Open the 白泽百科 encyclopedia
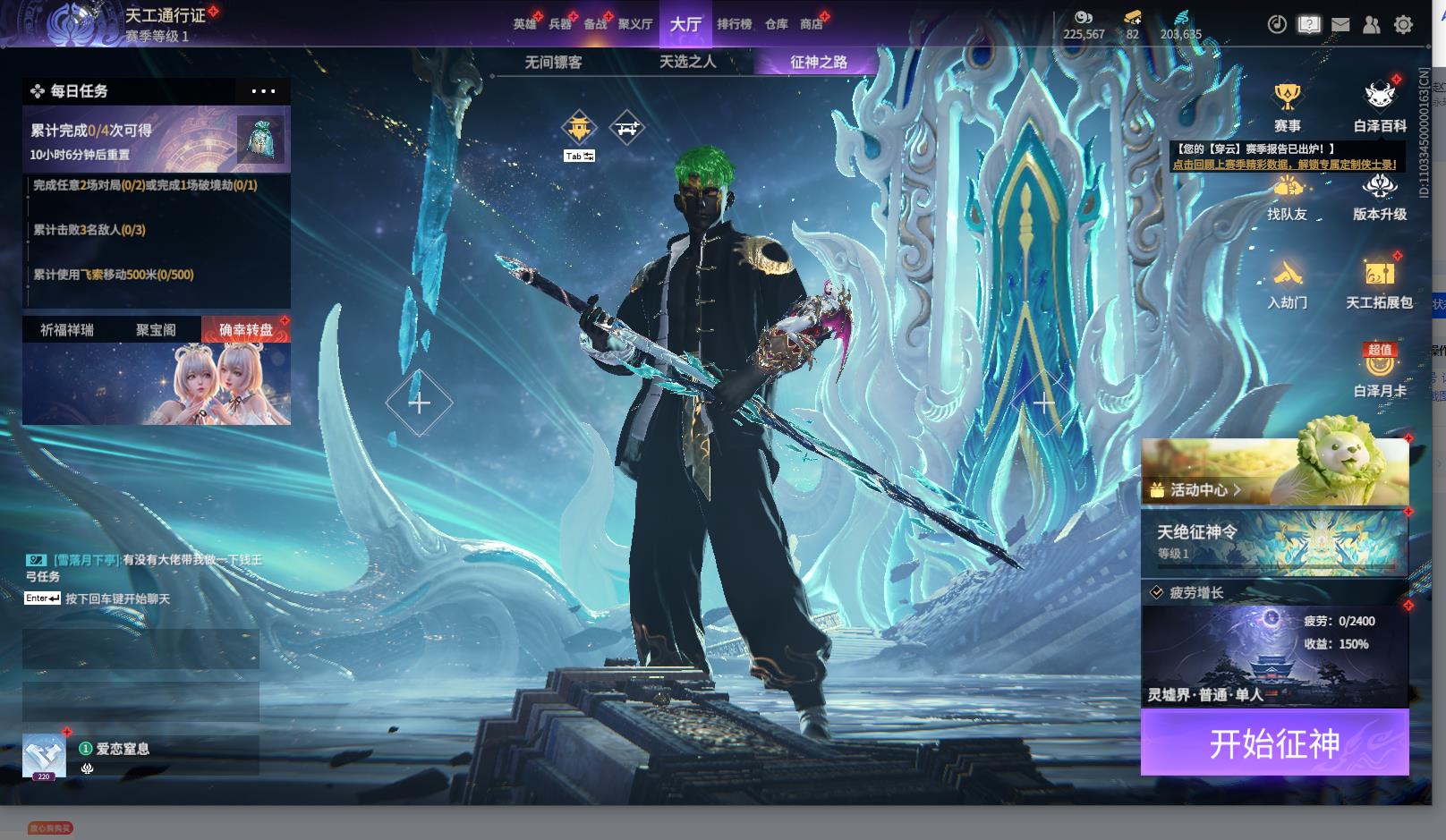Image resolution: width=1446 pixels, height=840 pixels. (x=1379, y=106)
